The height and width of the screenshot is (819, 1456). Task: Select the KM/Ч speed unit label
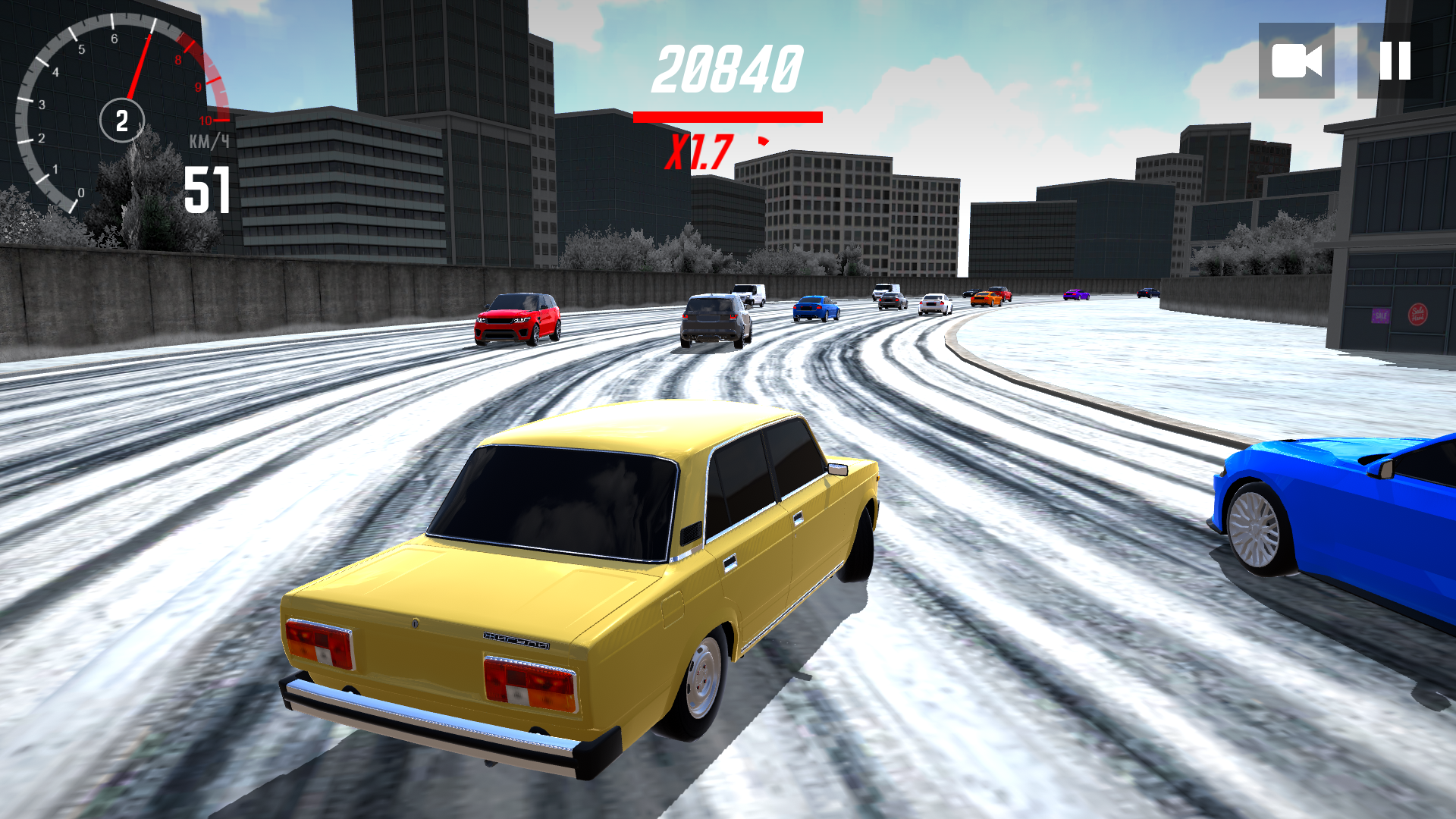click(207, 139)
